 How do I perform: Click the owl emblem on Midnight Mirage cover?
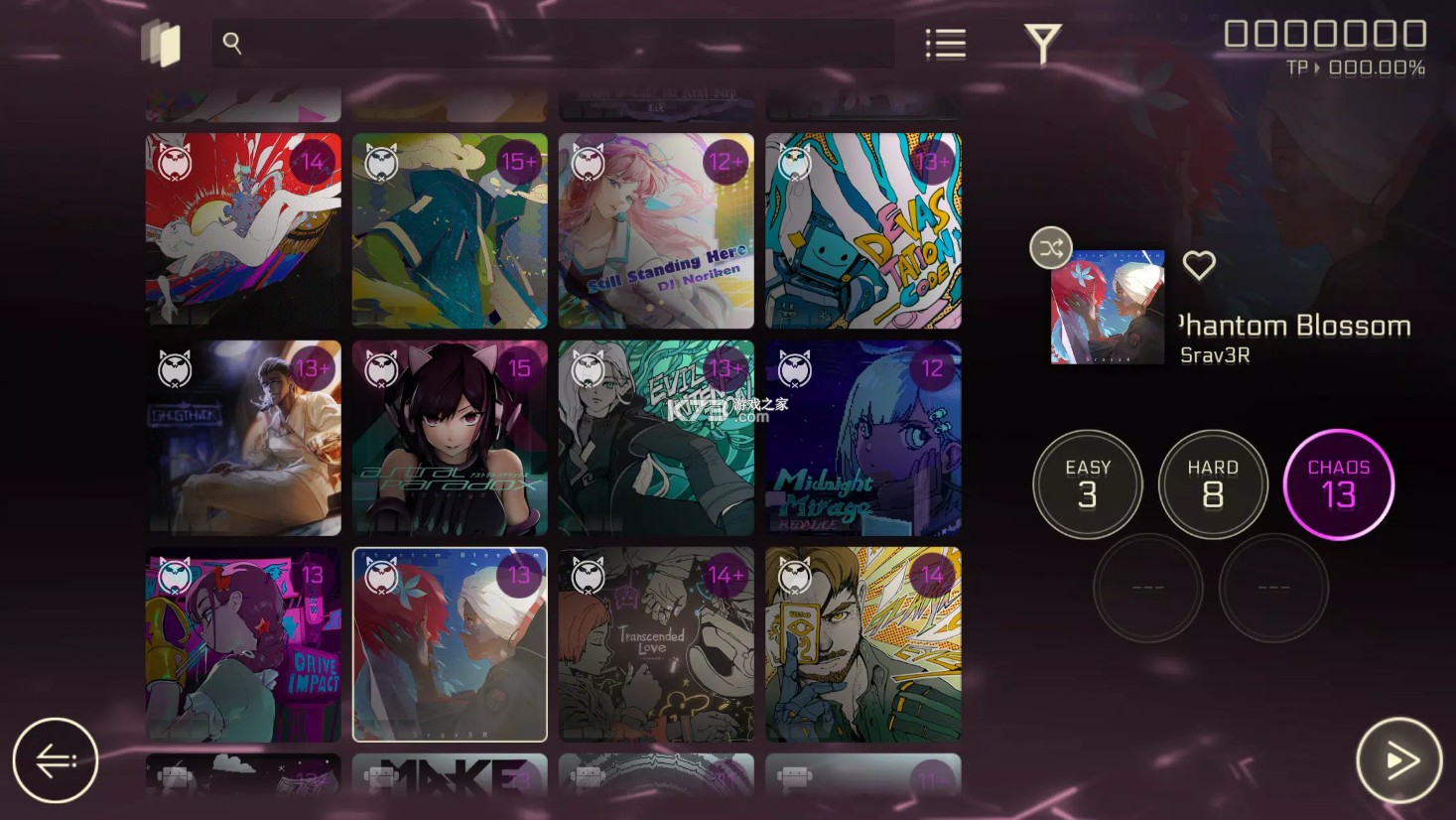click(x=794, y=368)
